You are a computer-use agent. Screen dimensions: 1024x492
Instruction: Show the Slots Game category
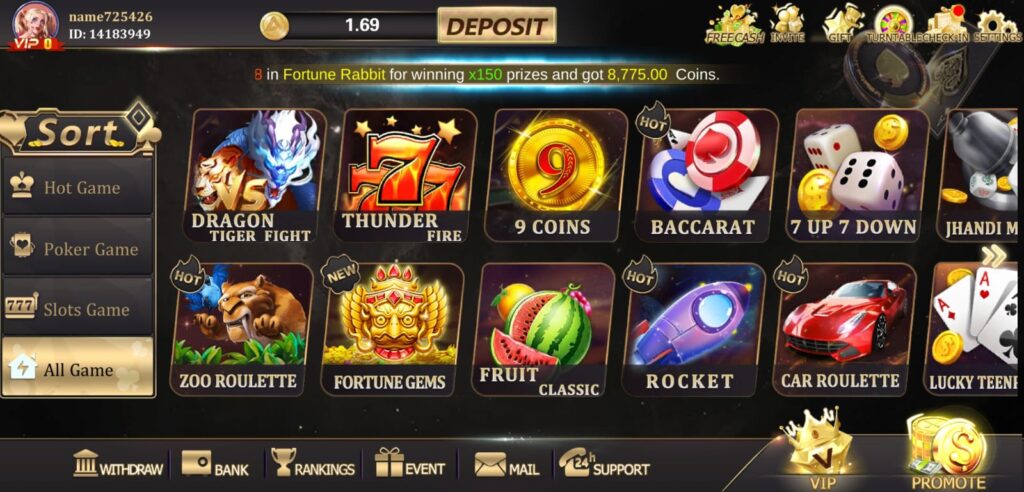point(78,309)
